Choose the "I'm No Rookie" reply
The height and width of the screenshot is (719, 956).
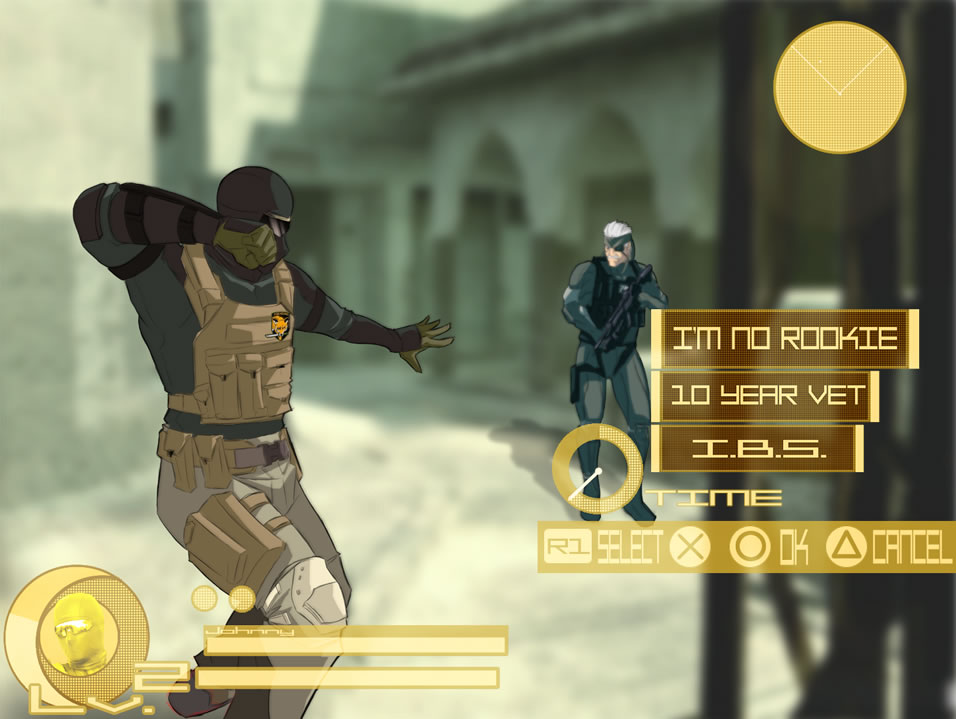pos(784,339)
